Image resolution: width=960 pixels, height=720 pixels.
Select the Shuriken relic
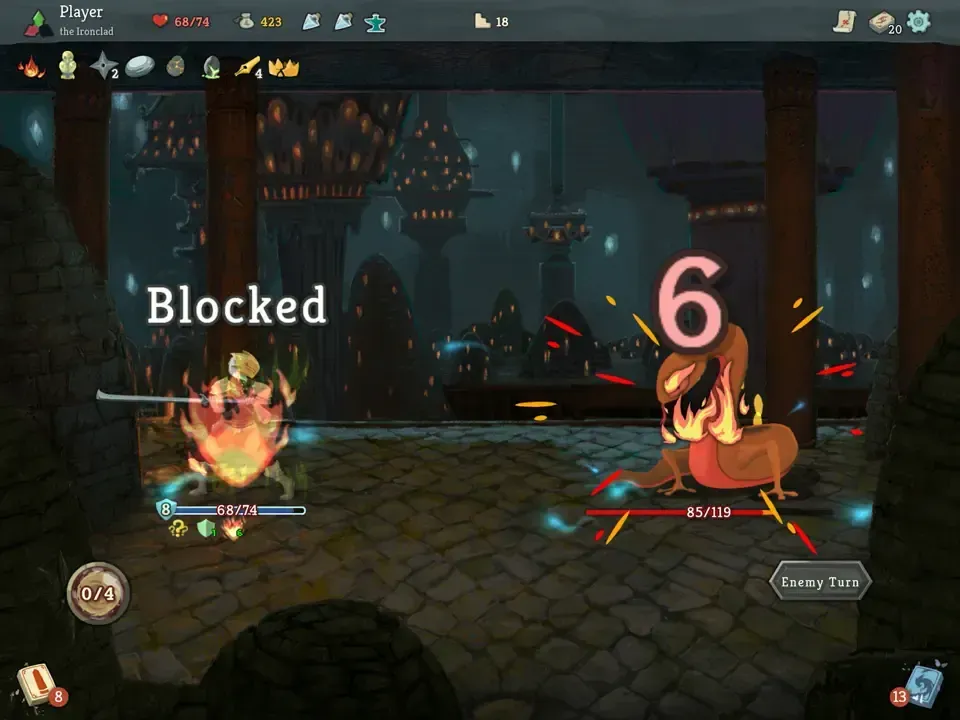(103, 67)
